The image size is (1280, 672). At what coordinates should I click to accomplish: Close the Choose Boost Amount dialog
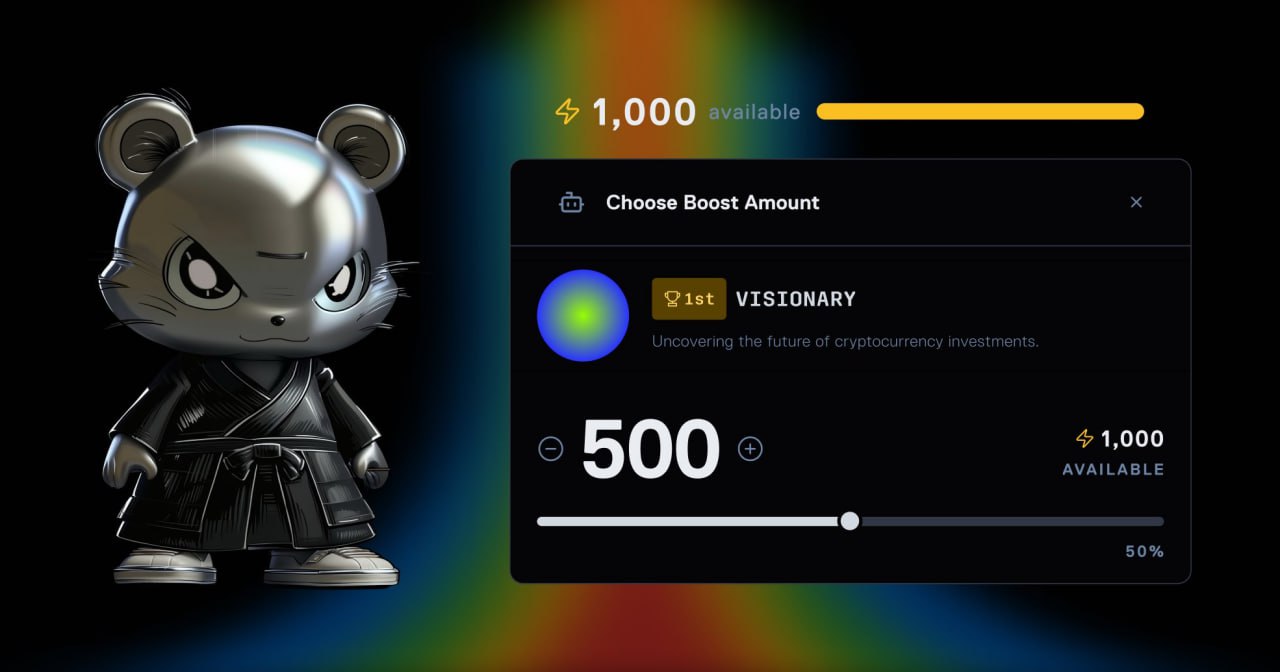(x=1136, y=202)
